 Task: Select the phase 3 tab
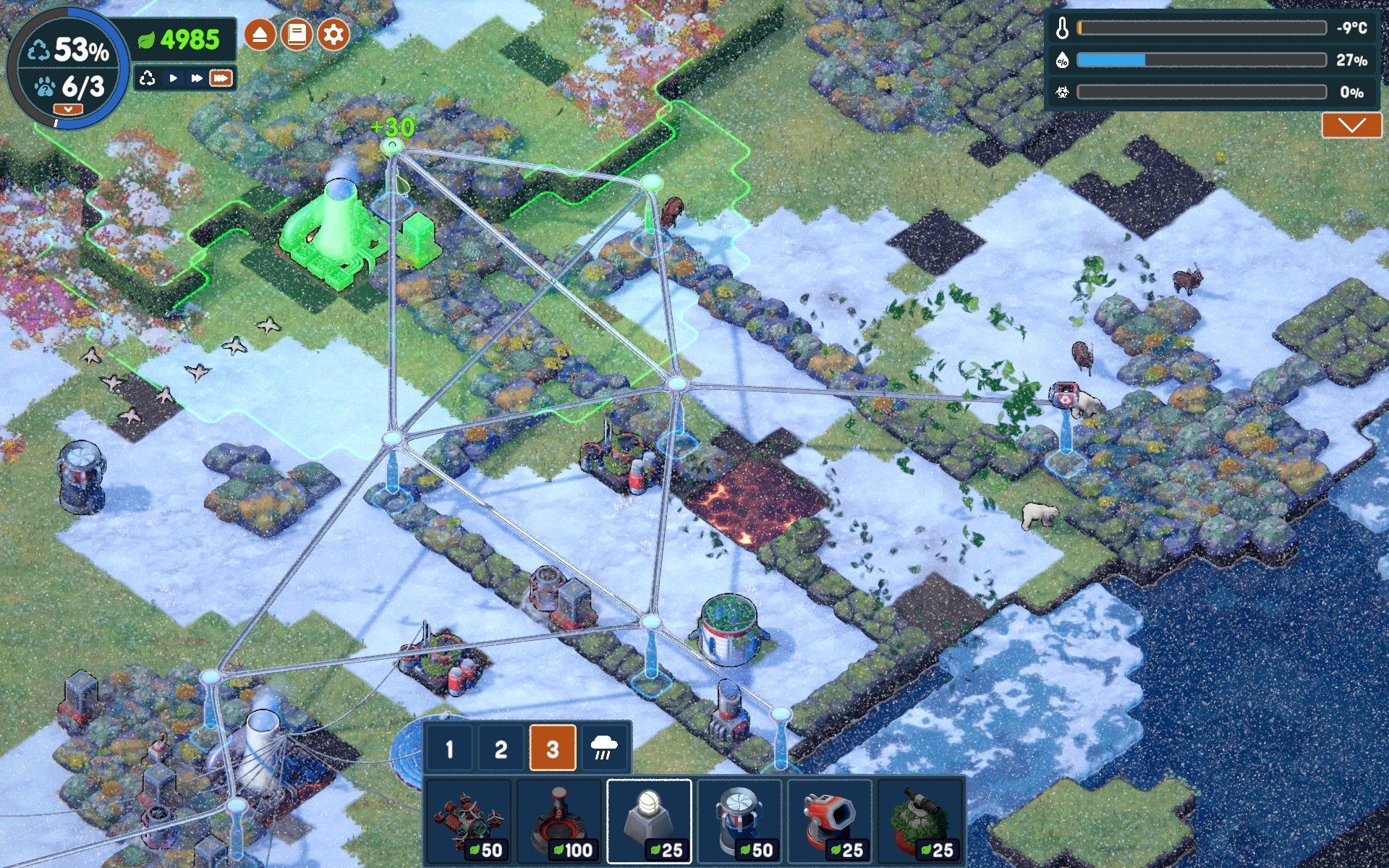553,749
